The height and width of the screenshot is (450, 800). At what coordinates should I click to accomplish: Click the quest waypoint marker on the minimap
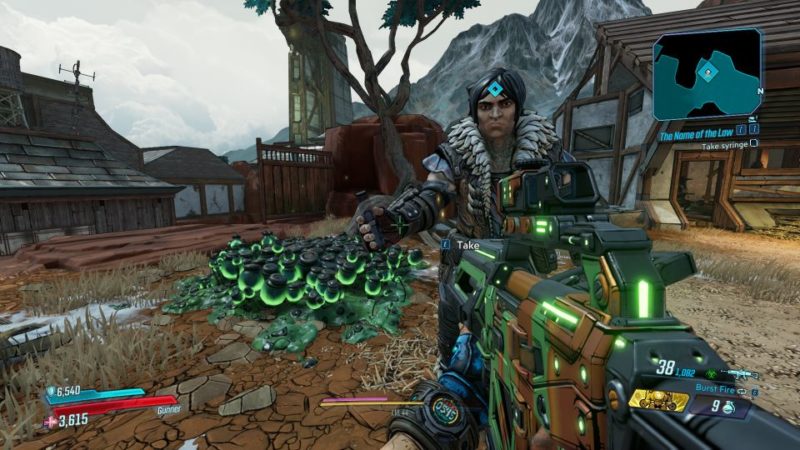708,70
